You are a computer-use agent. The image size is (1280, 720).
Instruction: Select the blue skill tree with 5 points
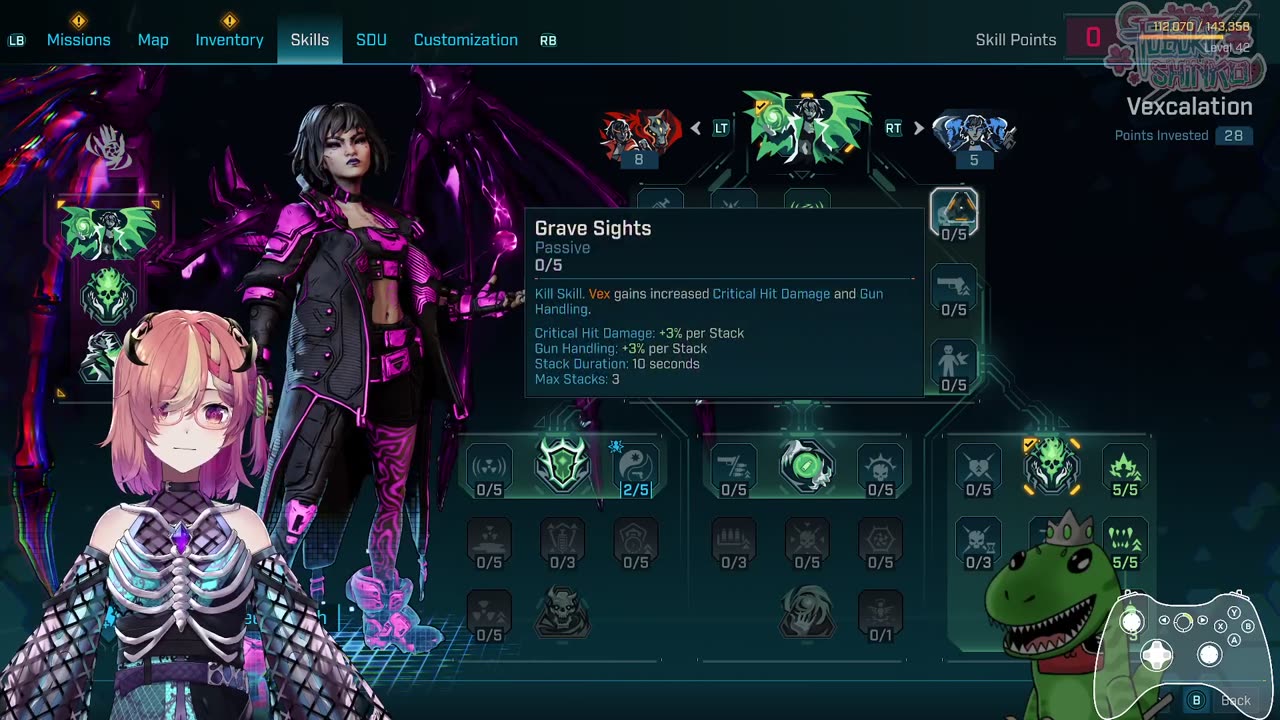click(974, 133)
